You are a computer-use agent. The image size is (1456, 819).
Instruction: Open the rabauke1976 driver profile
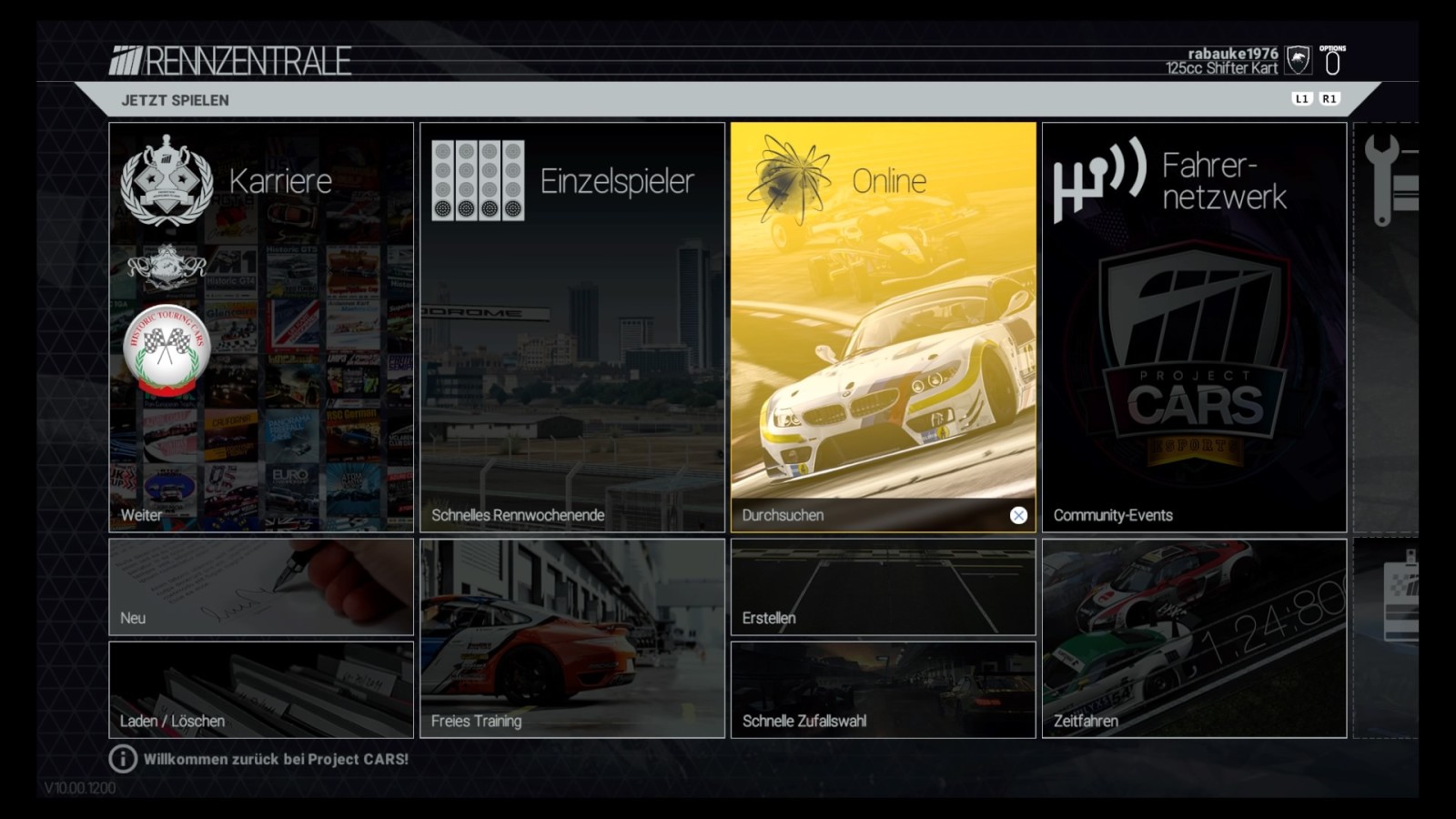(x=1232, y=60)
